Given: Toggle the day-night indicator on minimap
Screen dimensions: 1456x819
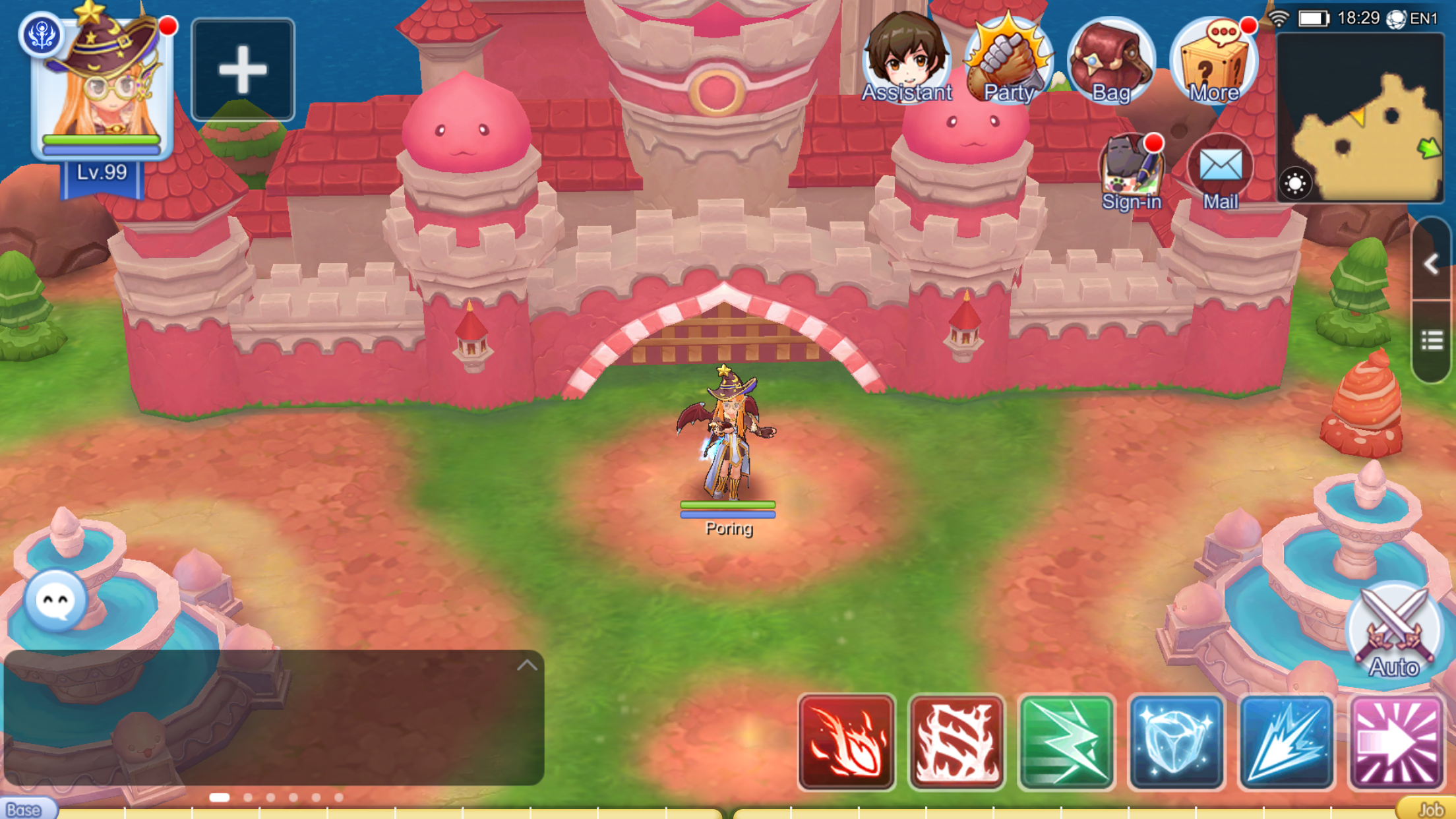Looking at the screenshot, I should pyautogui.click(x=1294, y=184).
